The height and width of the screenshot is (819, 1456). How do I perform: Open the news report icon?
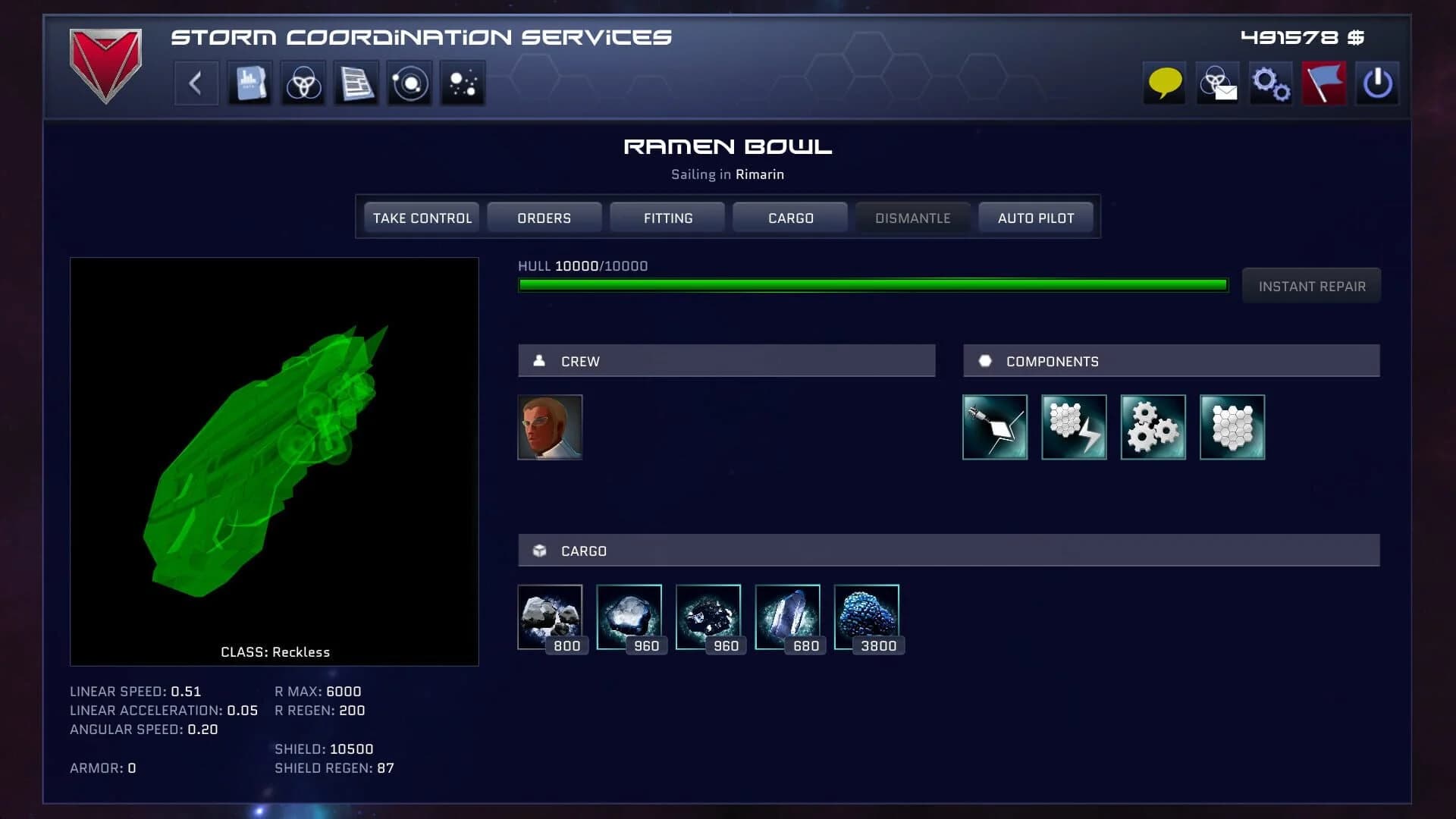(x=356, y=83)
